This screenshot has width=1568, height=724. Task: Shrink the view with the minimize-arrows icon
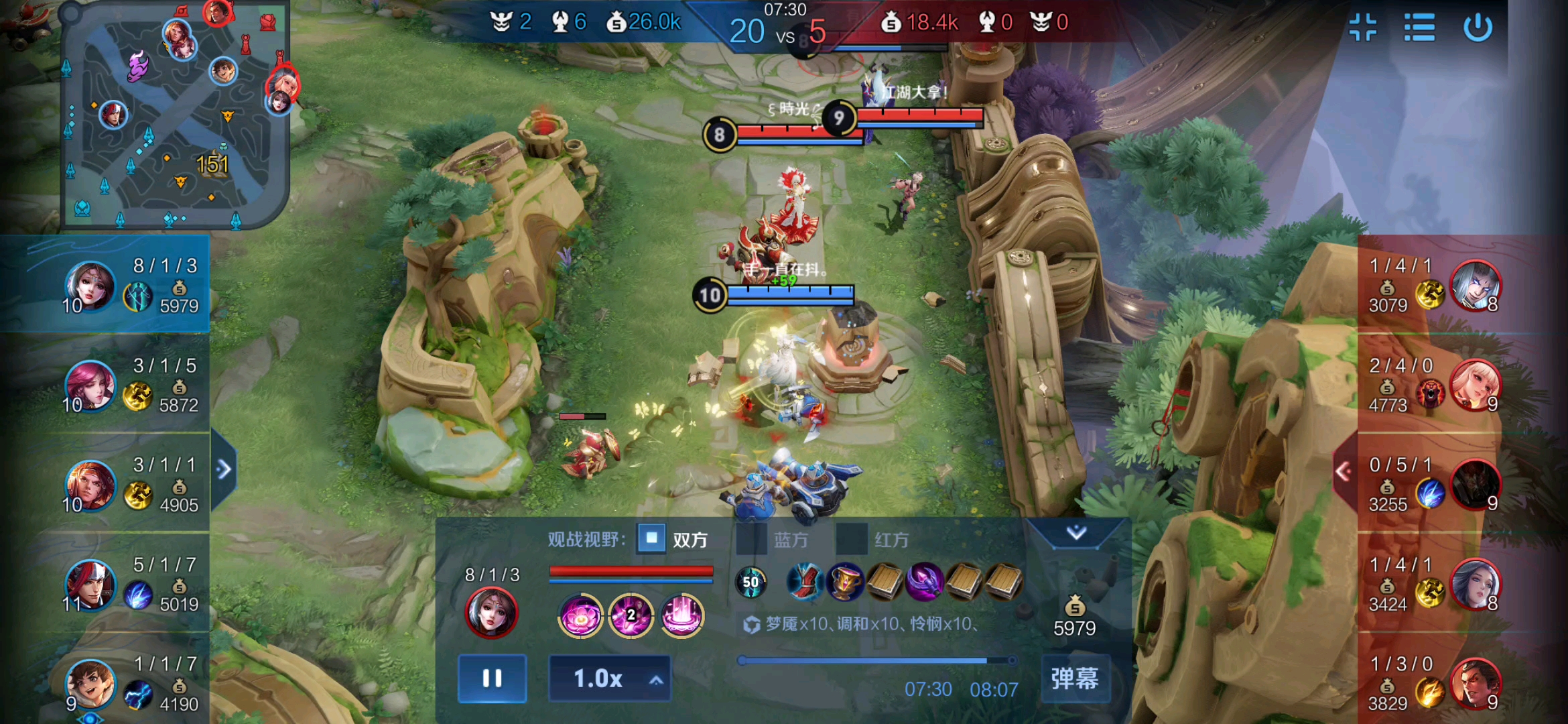click(x=1363, y=28)
